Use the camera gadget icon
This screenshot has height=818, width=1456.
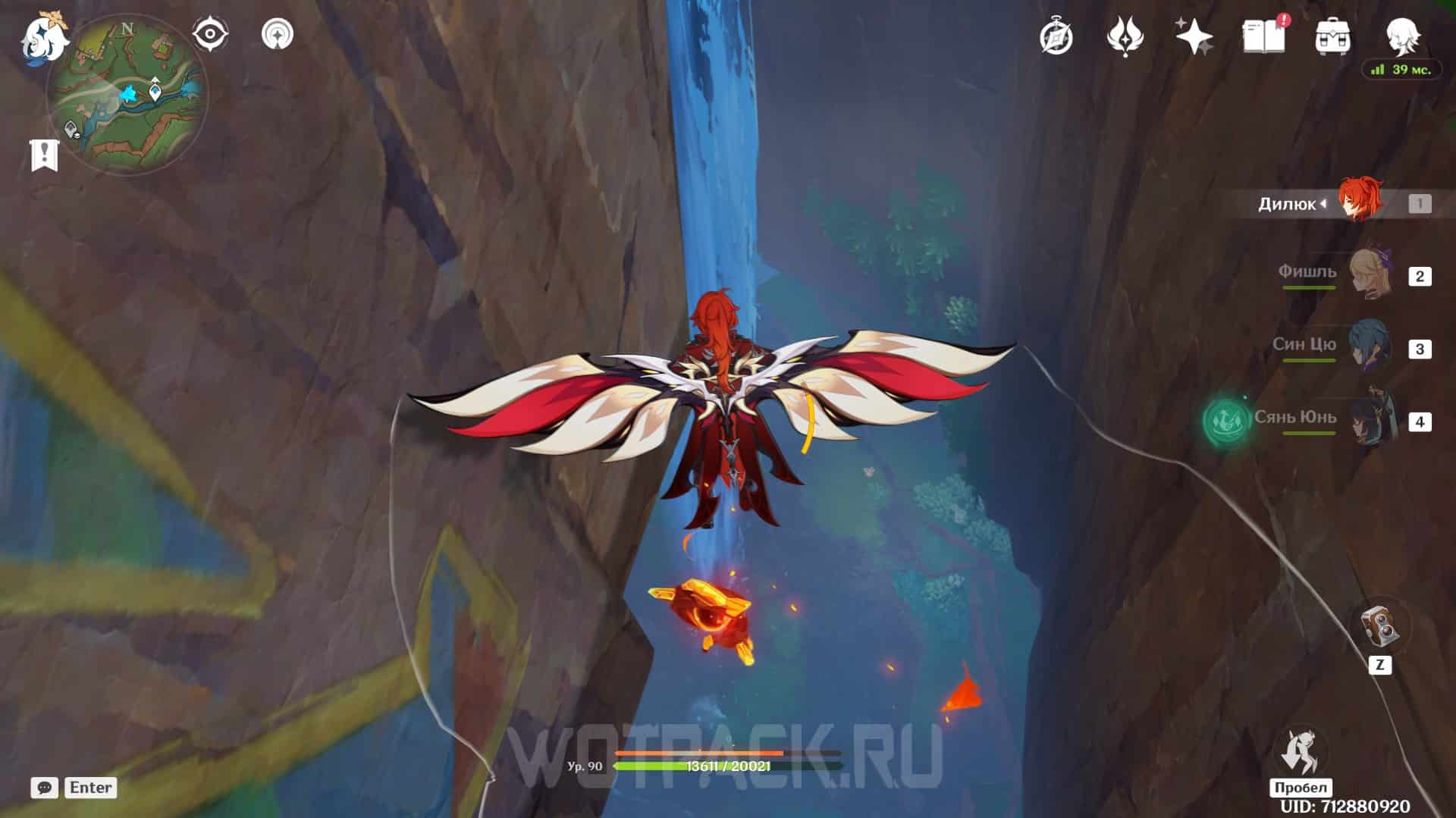pyautogui.click(x=1379, y=628)
